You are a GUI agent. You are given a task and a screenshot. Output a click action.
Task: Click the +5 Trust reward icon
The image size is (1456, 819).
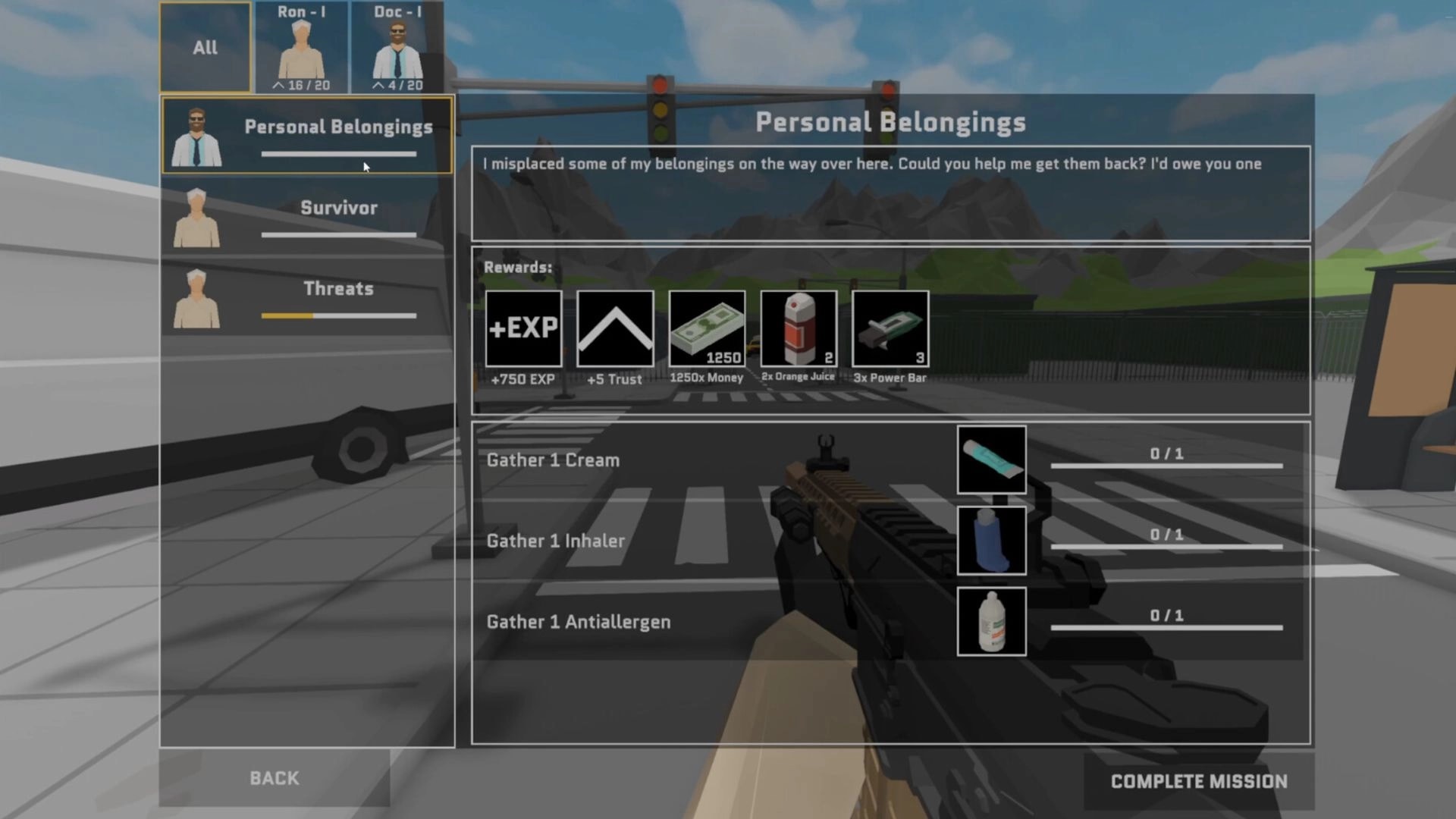click(x=614, y=328)
